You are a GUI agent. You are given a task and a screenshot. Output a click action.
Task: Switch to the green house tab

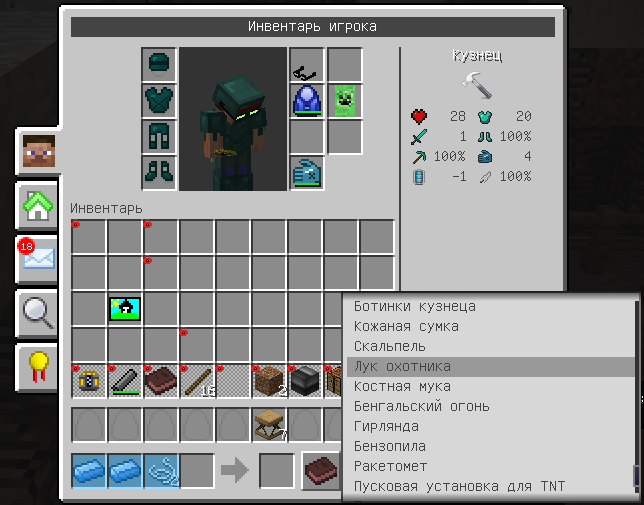[38, 207]
